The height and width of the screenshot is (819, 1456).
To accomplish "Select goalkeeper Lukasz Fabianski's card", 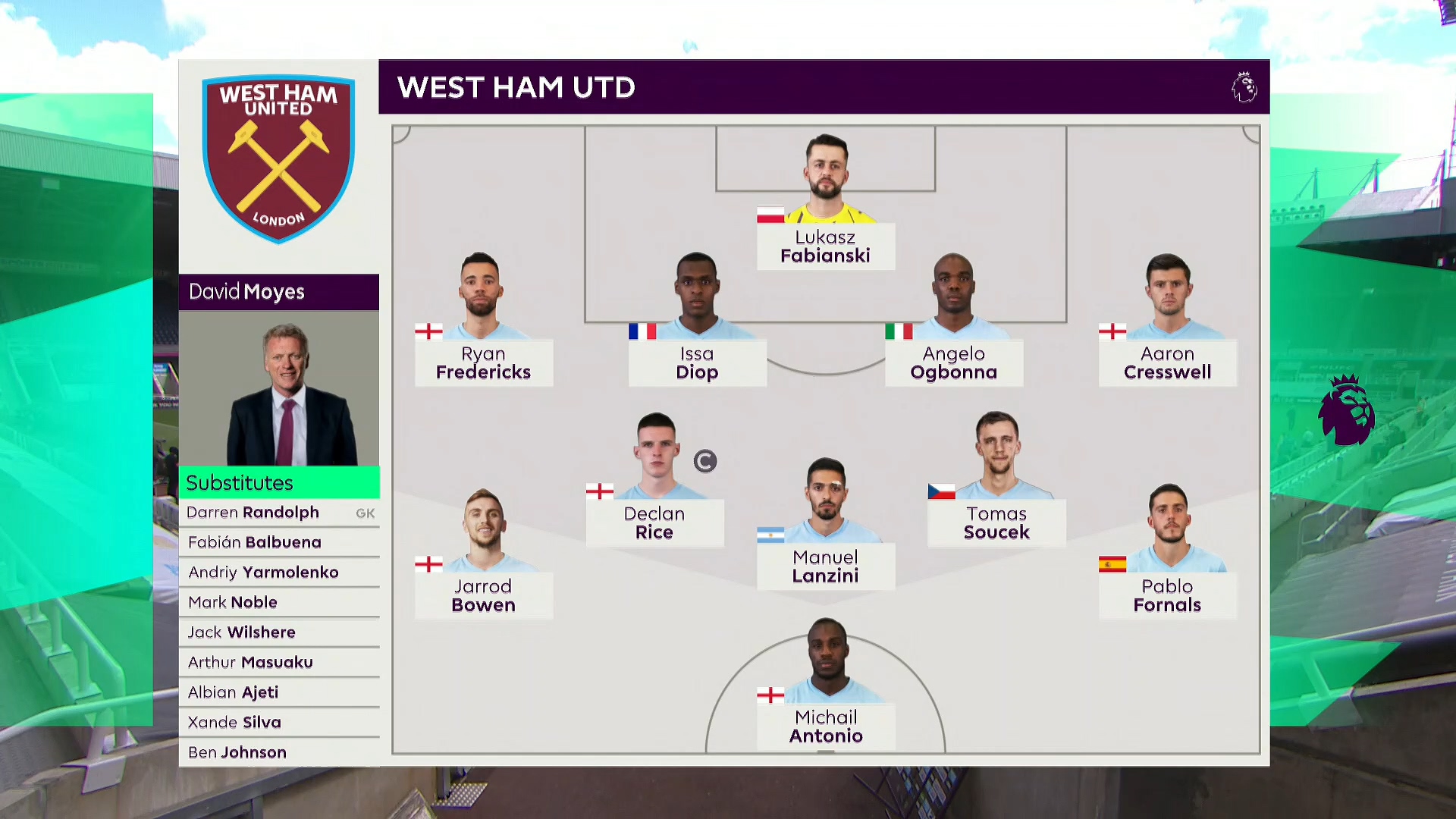I will [825, 246].
